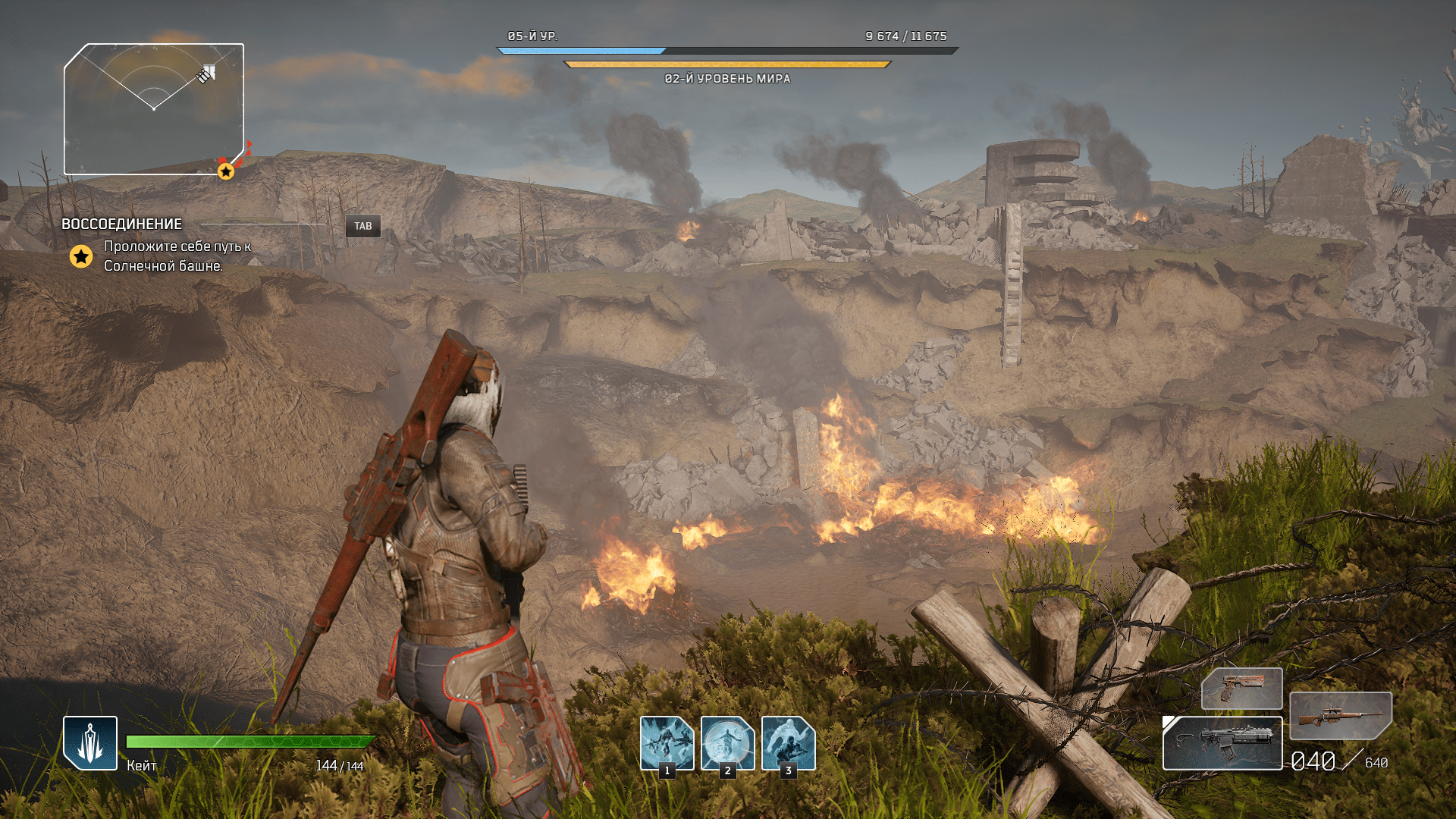The image size is (1456, 819).
Task: Click the character class emblem icon
Action: tap(90, 743)
